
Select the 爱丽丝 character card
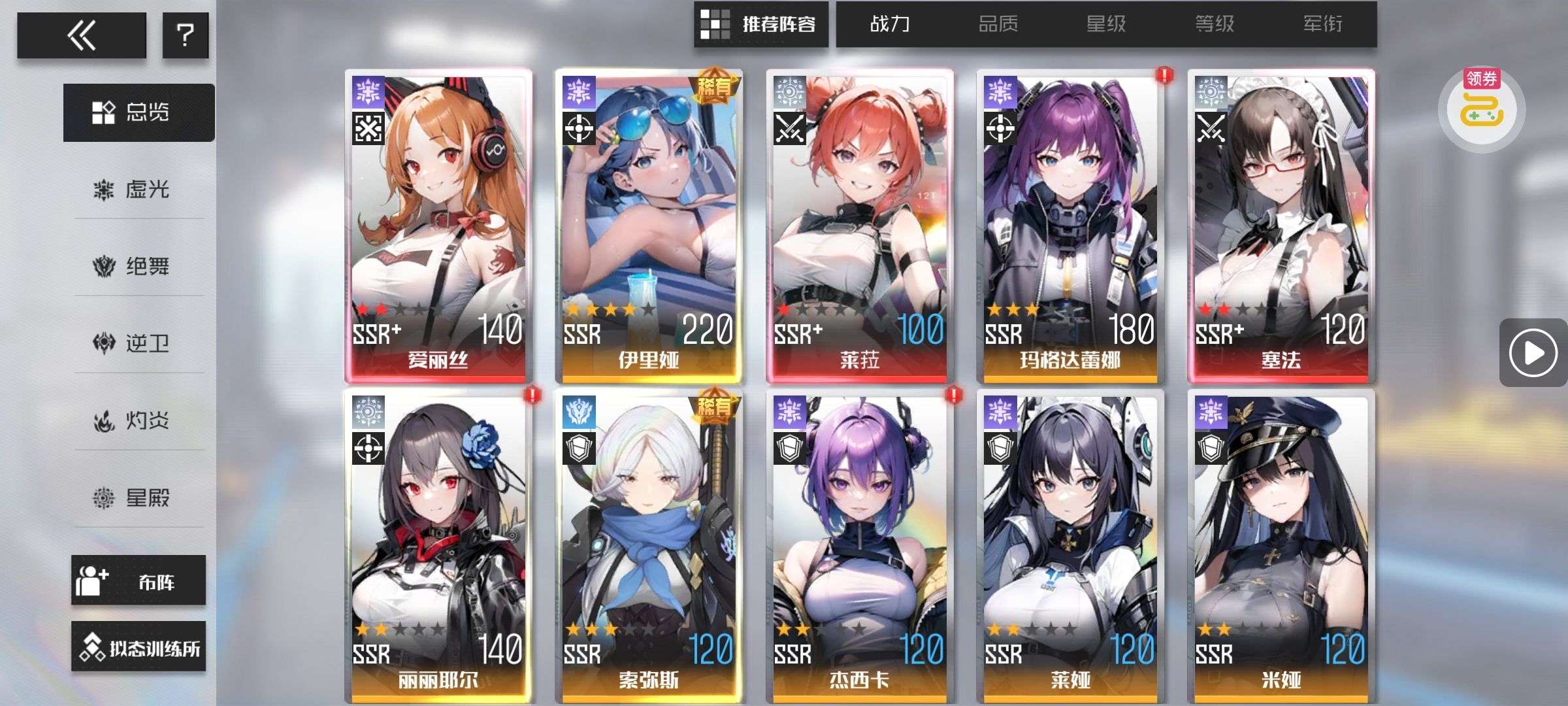pyautogui.click(x=438, y=226)
